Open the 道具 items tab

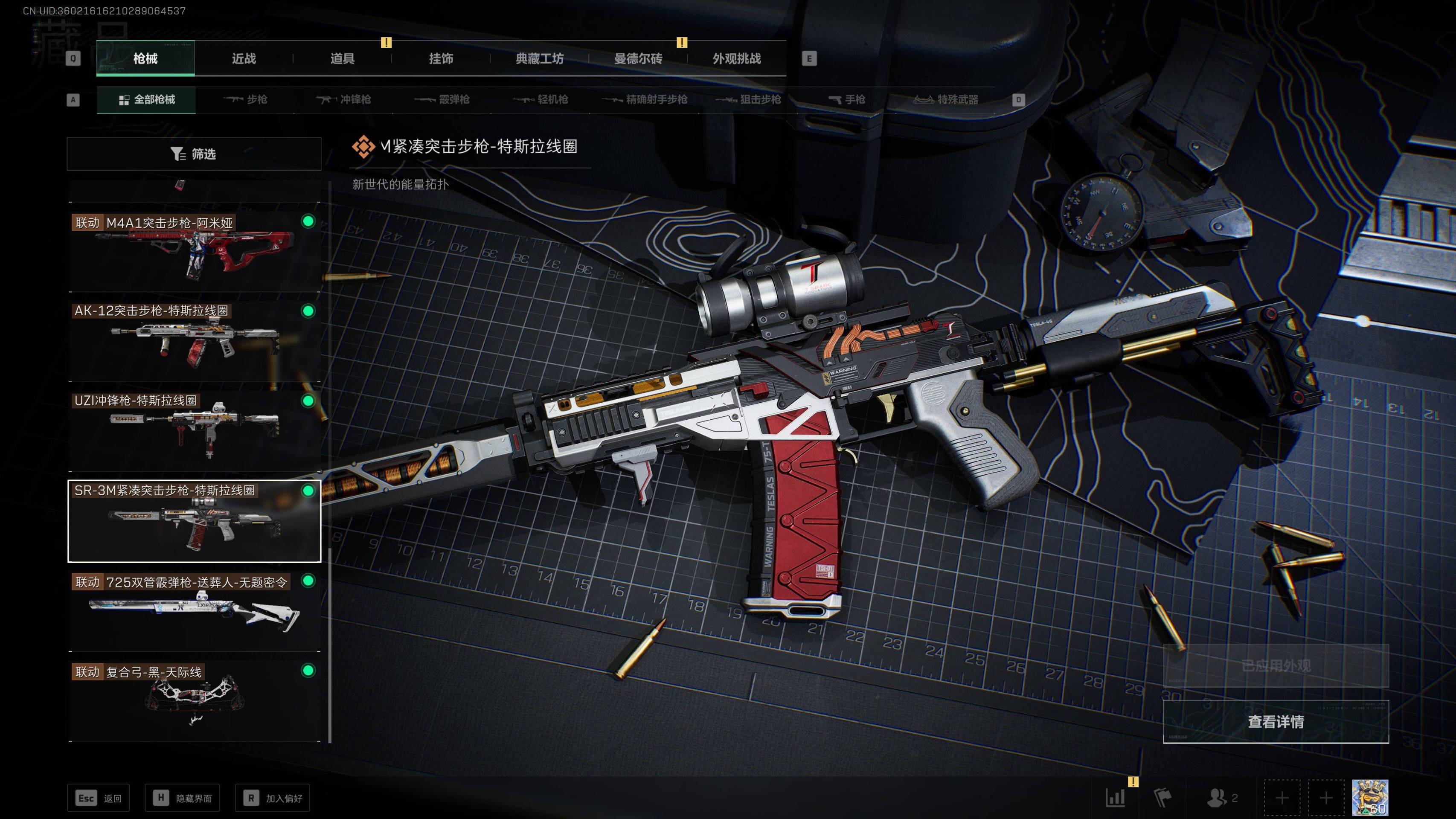click(342, 58)
